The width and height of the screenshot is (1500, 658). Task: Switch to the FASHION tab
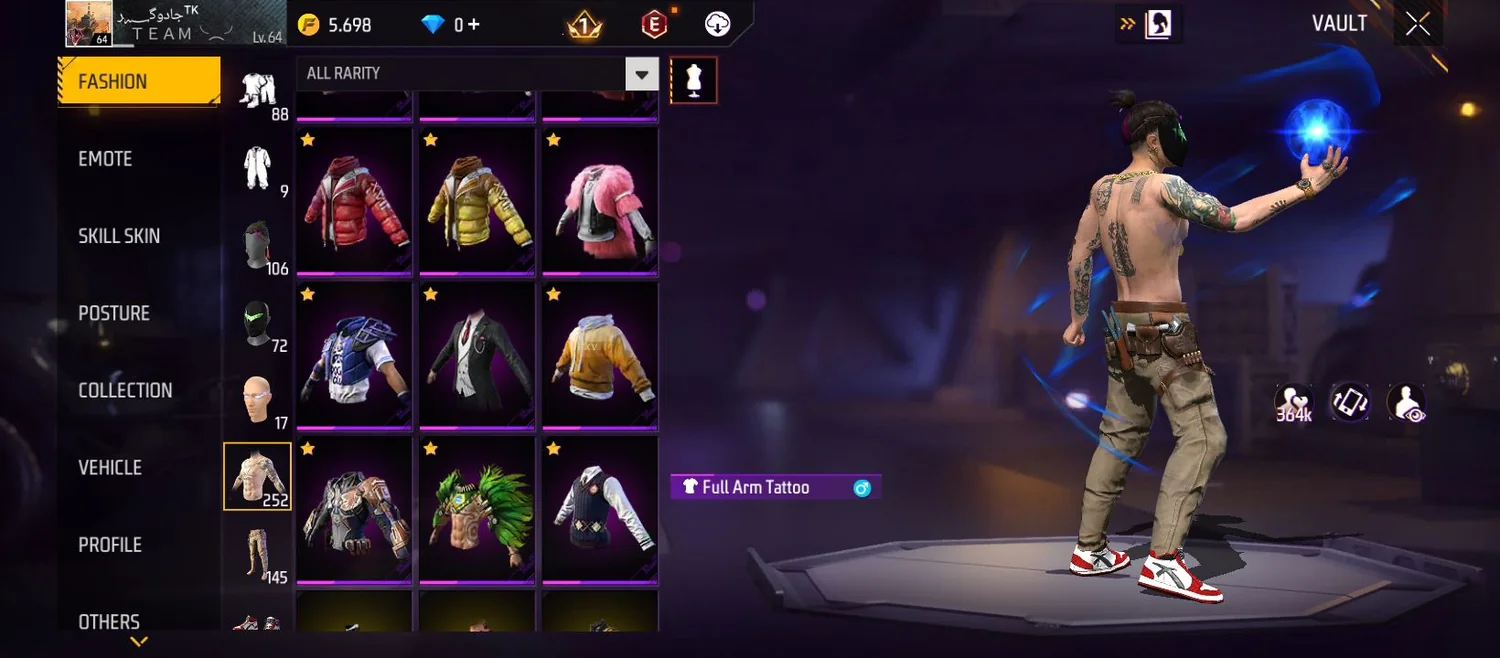[x=138, y=82]
